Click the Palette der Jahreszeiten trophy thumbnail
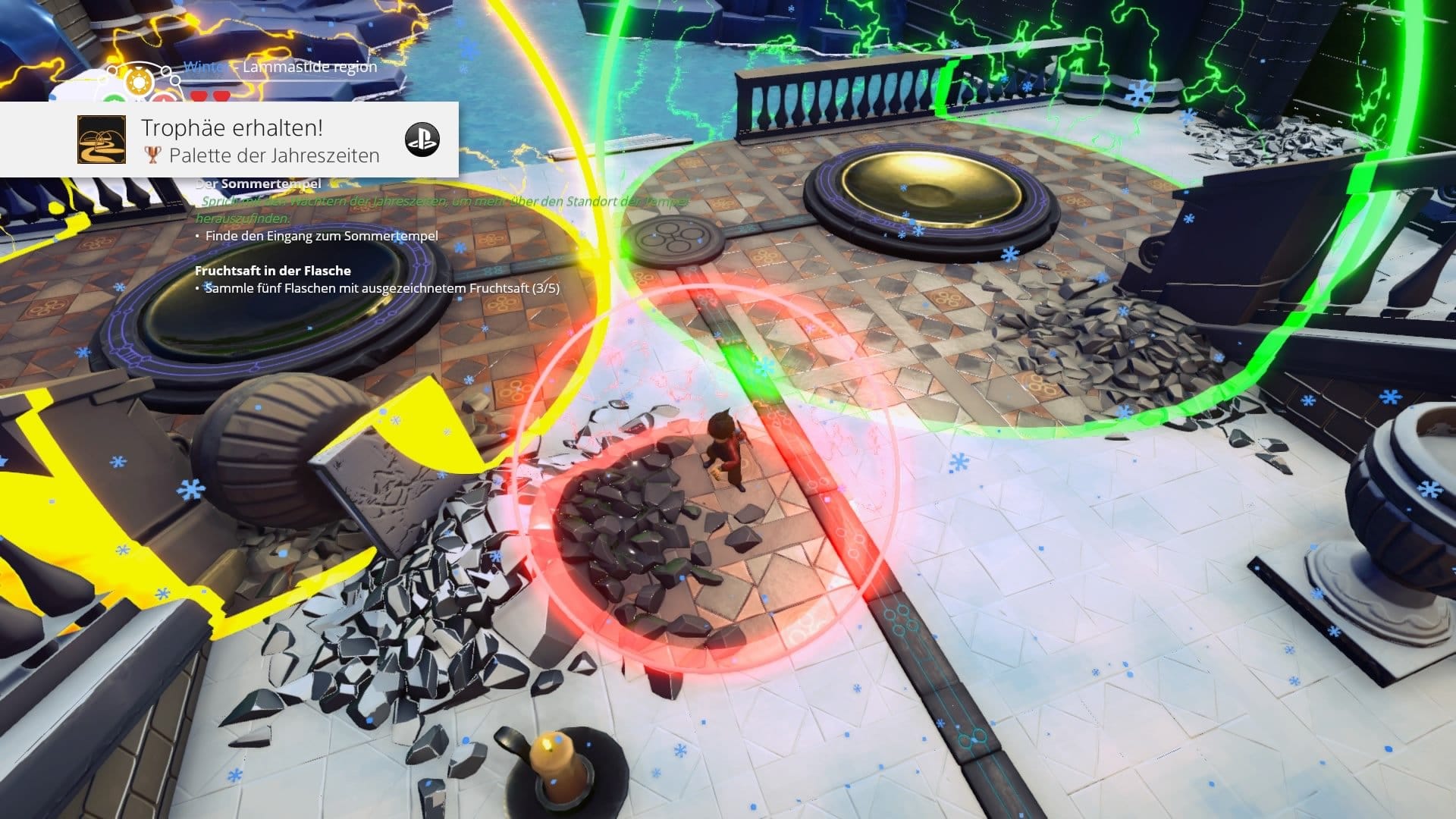 coord(102,140)
